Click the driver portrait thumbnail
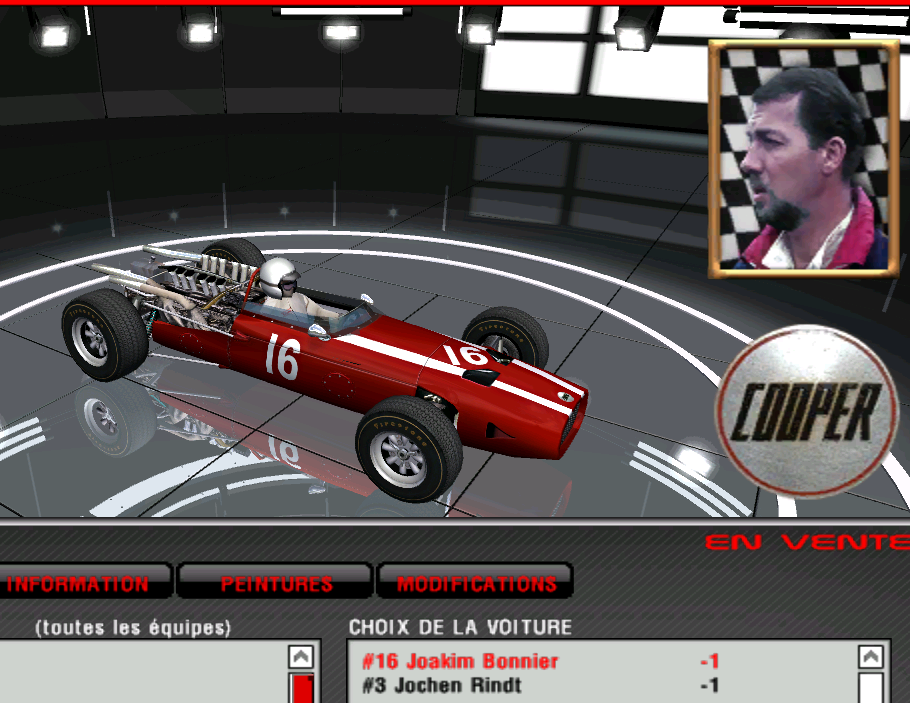The height and width of the screenshot is (703, 910). coord(802,160)
